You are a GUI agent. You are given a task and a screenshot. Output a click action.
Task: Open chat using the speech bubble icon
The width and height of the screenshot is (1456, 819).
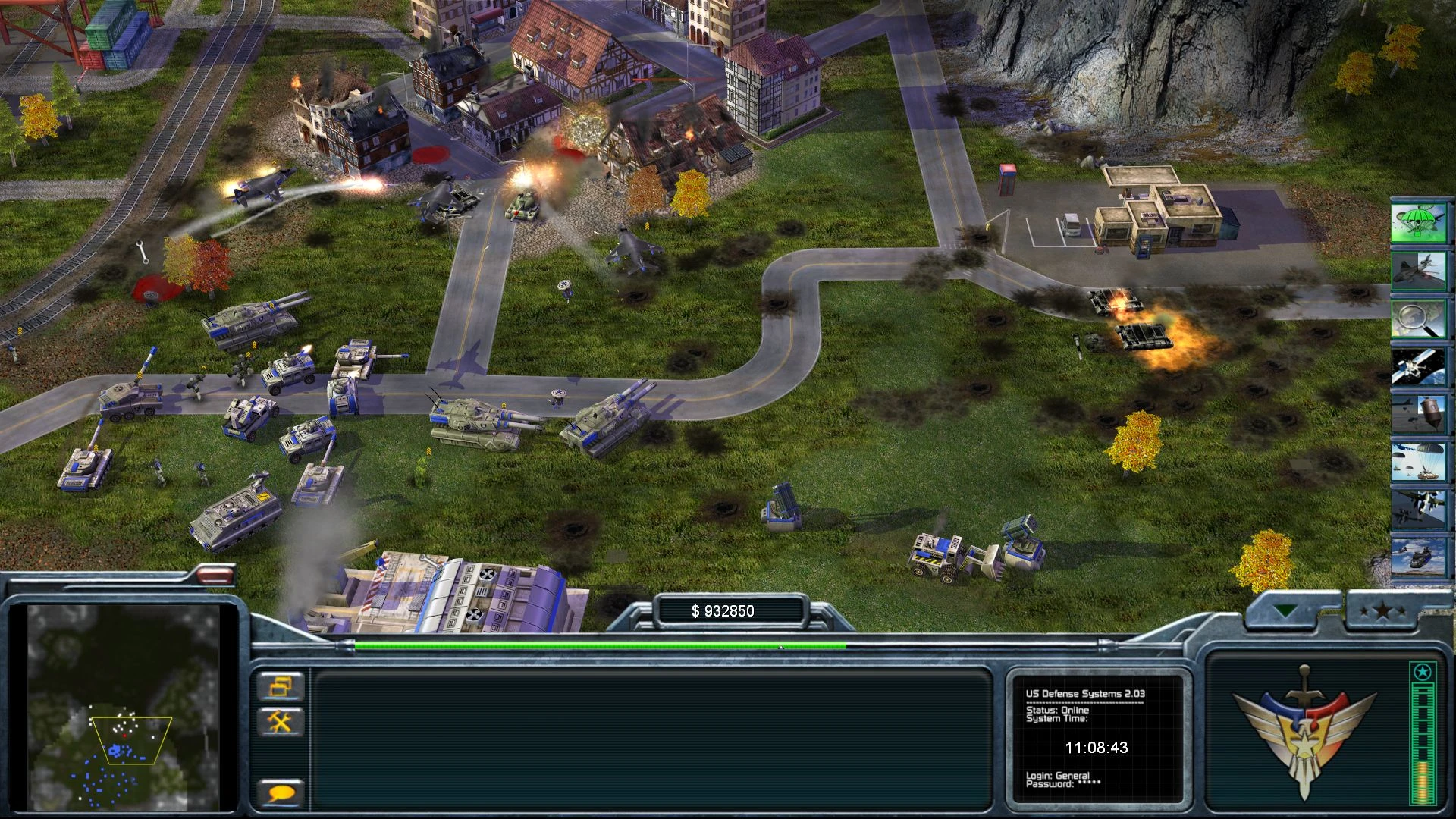point(280,791)
